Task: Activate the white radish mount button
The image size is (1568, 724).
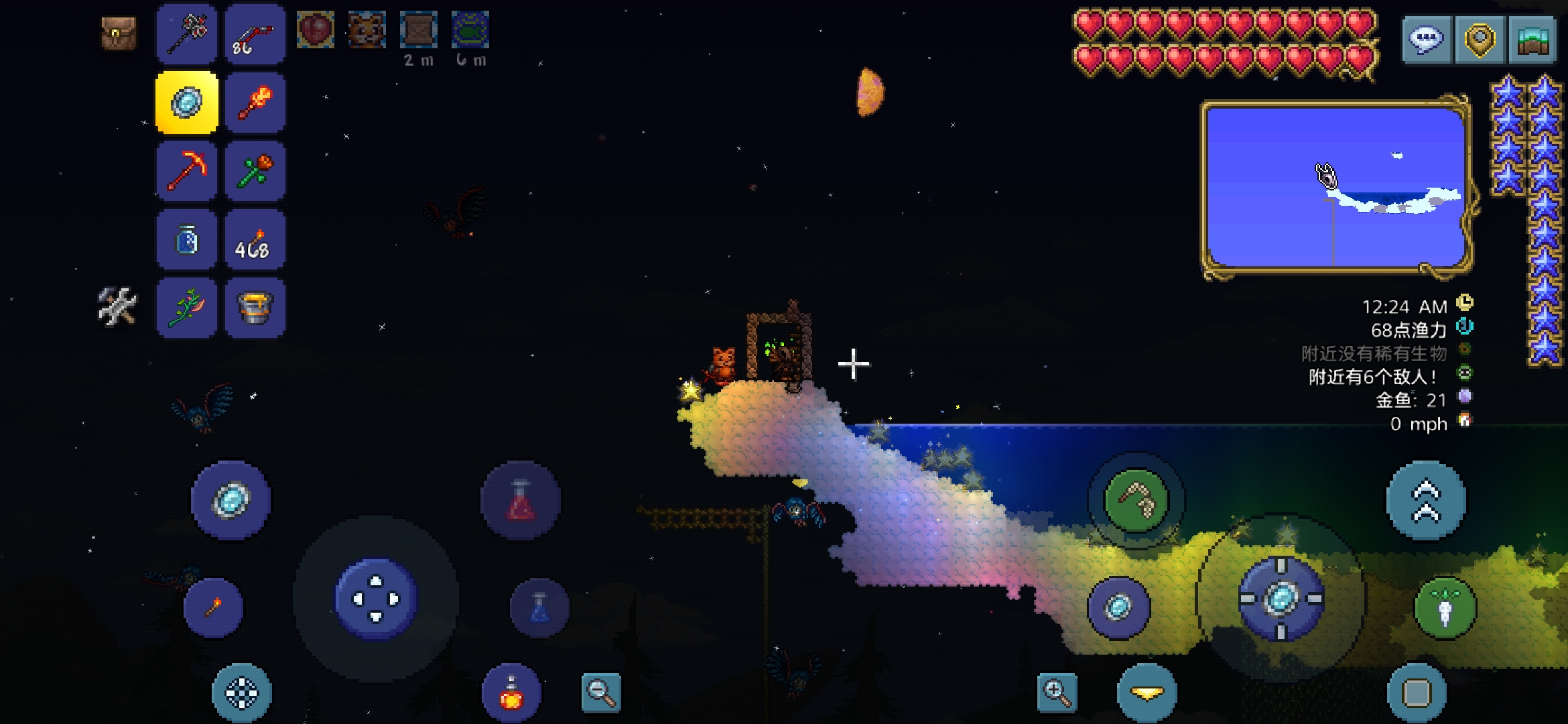Action: [x=1445, y=607]
